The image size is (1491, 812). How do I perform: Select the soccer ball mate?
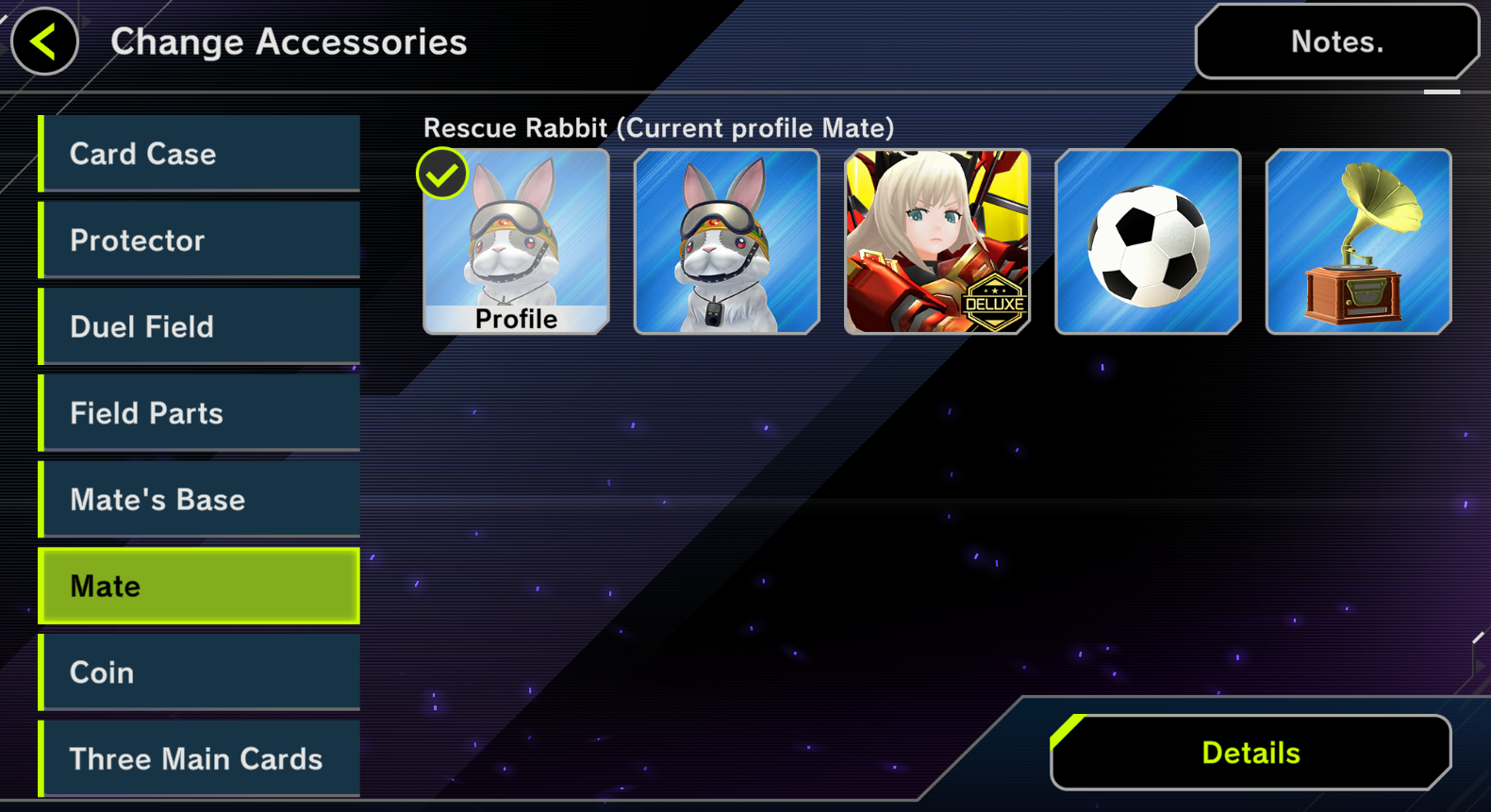coord(1147,241)
